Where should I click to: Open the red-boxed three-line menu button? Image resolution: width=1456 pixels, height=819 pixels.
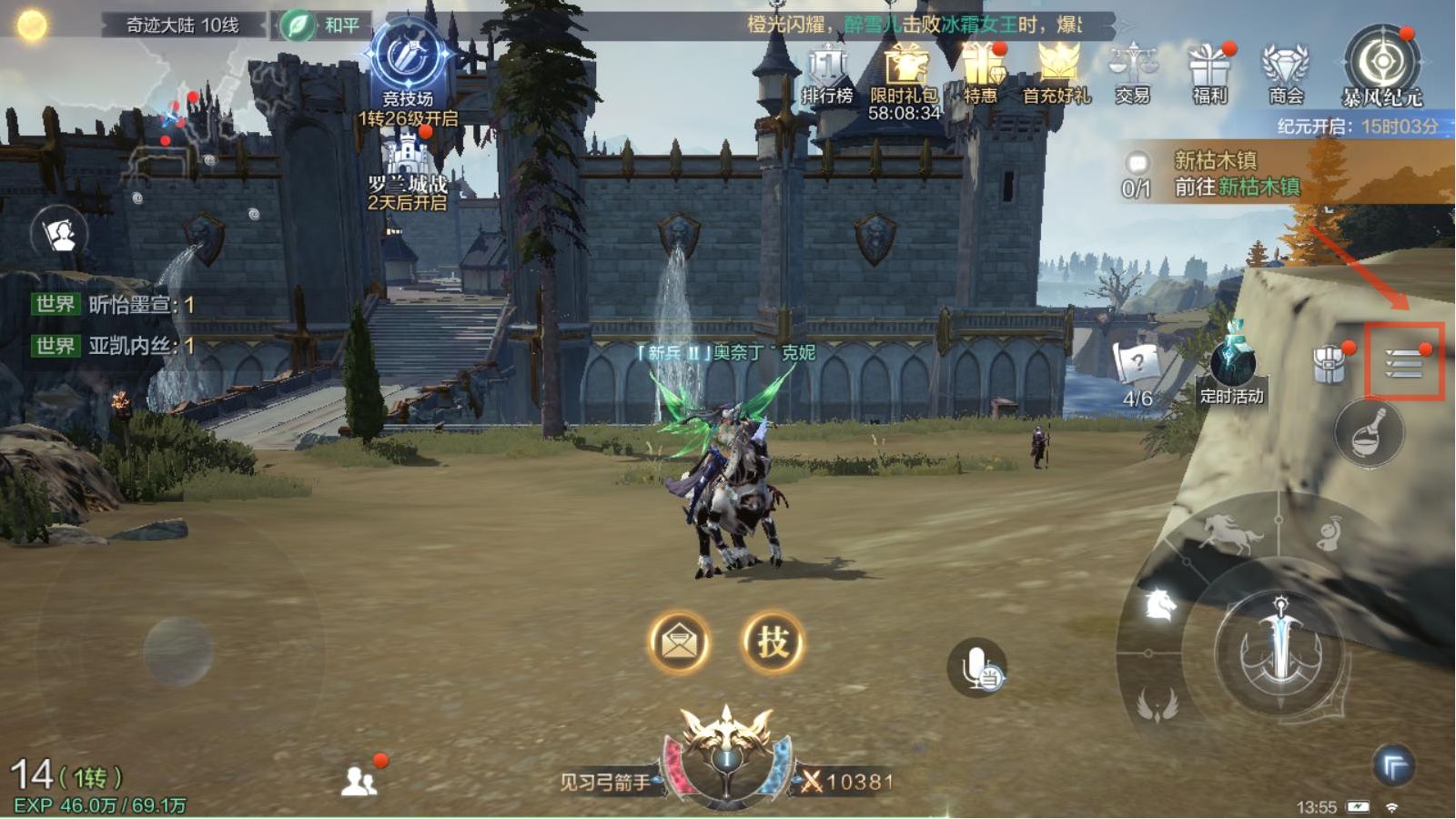(x=1403, y=363)
